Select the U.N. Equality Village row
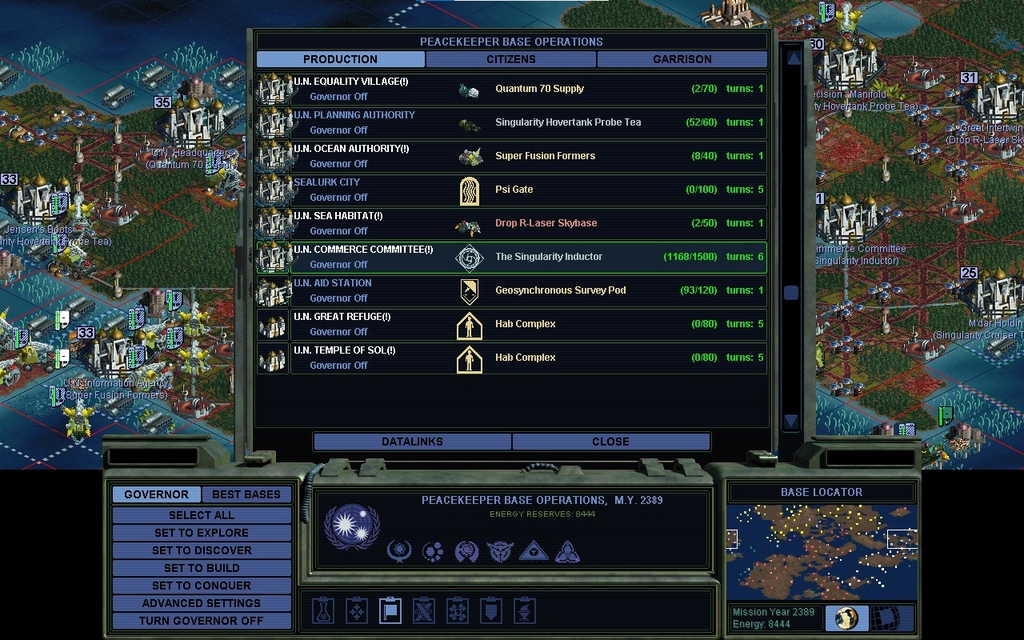This screenshot has width=1024, height=640. coord(511,89)
